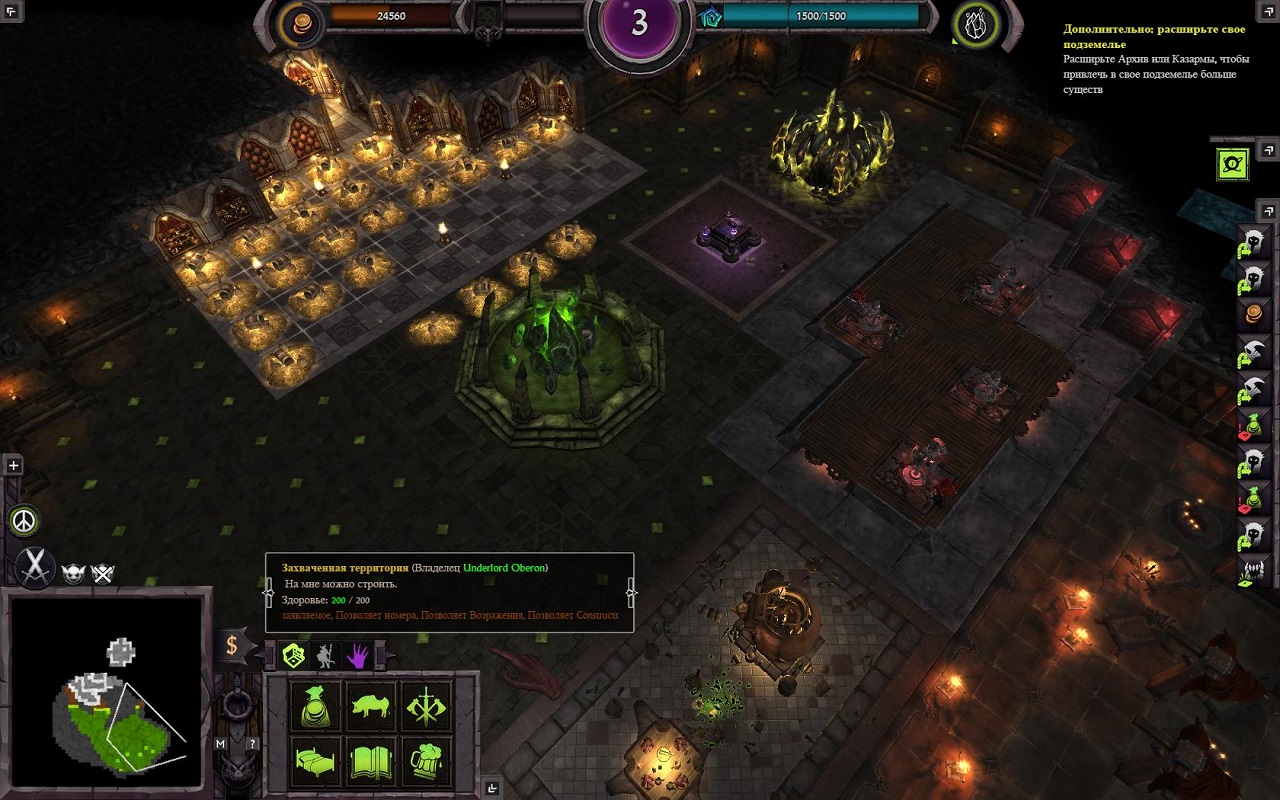Viewport: 1280px width, 800px height.
Task: Switch to the rooms build tab
Action: (293, 656)
